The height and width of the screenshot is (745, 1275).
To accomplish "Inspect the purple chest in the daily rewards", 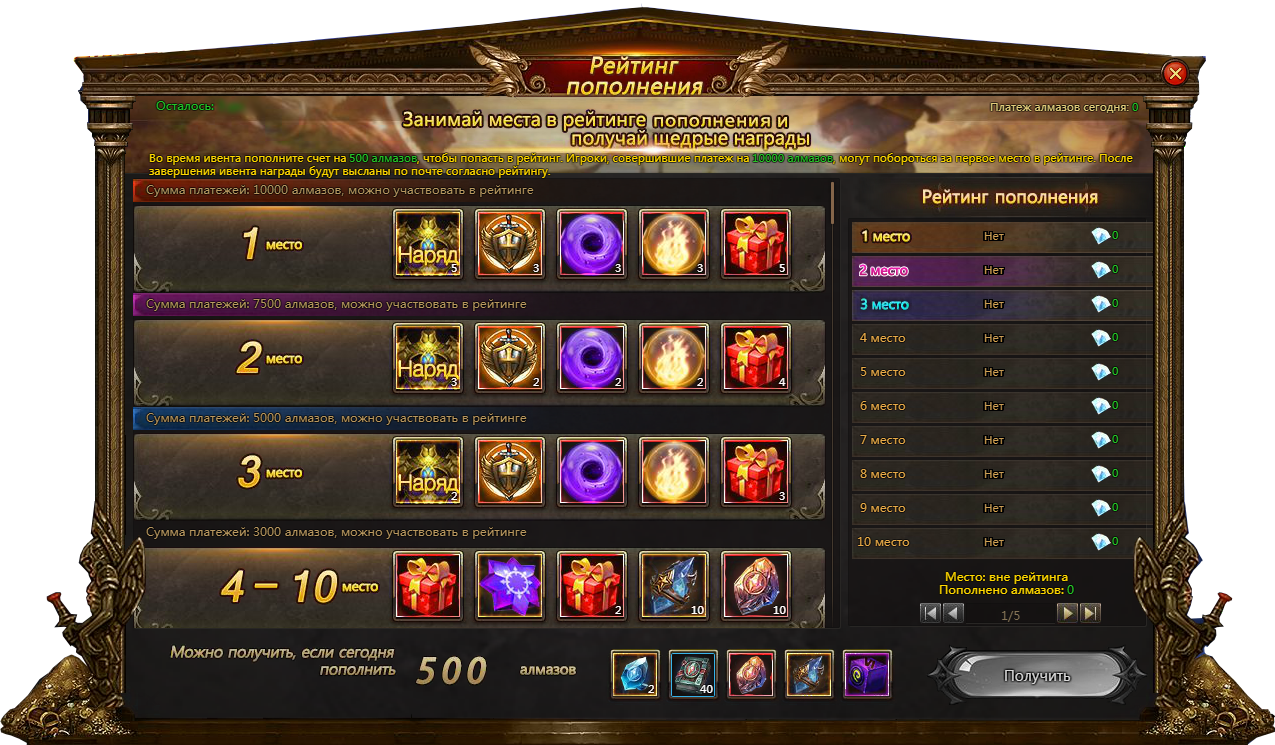I will point(867,674).
